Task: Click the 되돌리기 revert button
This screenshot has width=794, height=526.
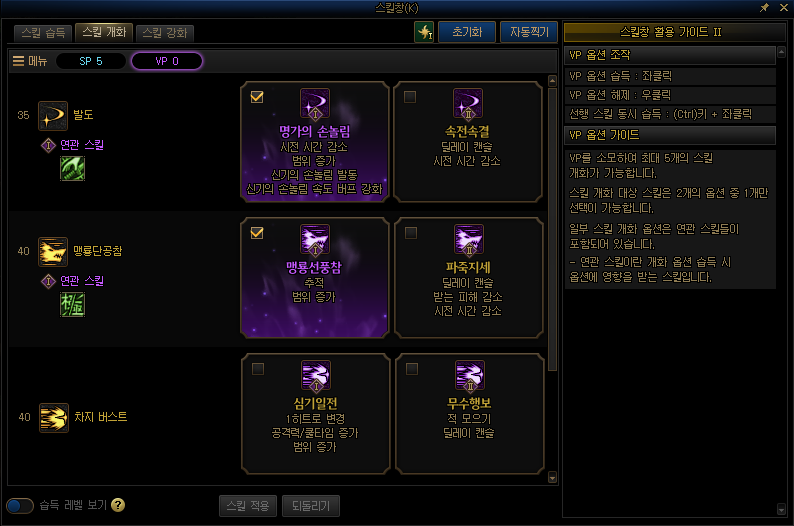Action: pyautogui.click(x=312, y=505)
